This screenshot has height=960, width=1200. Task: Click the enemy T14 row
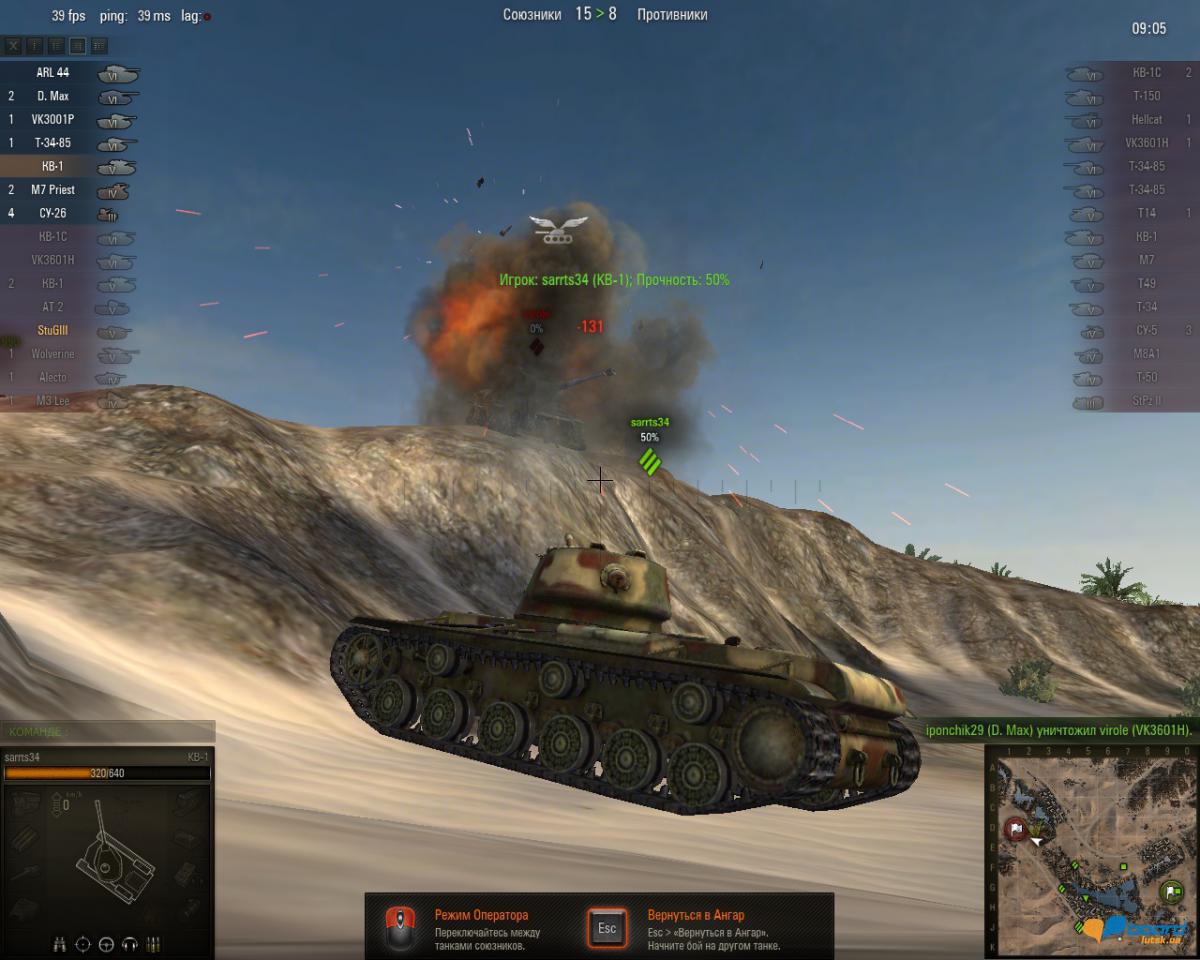(1145, 213)
